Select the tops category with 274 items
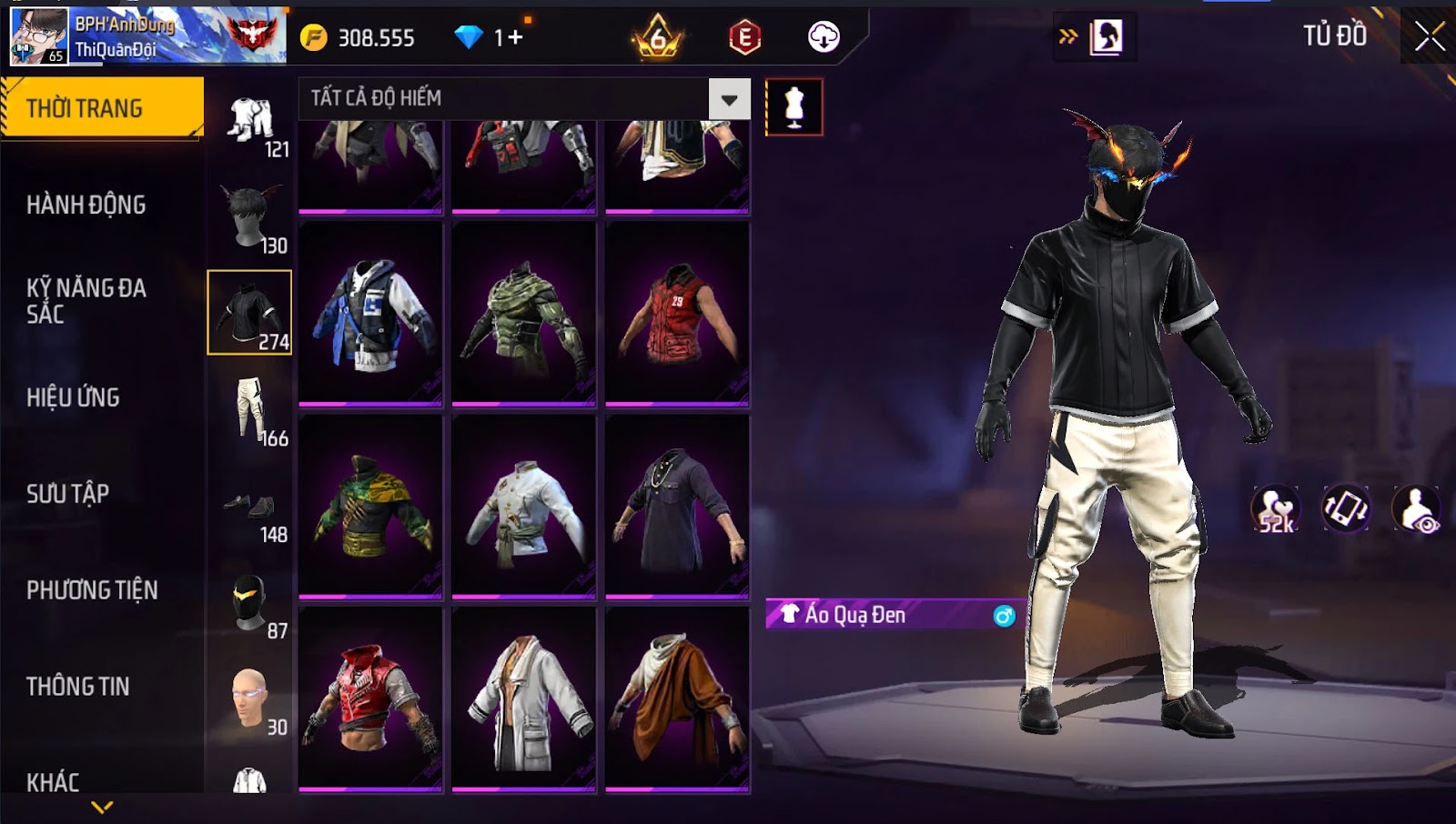 coord(249,312)
